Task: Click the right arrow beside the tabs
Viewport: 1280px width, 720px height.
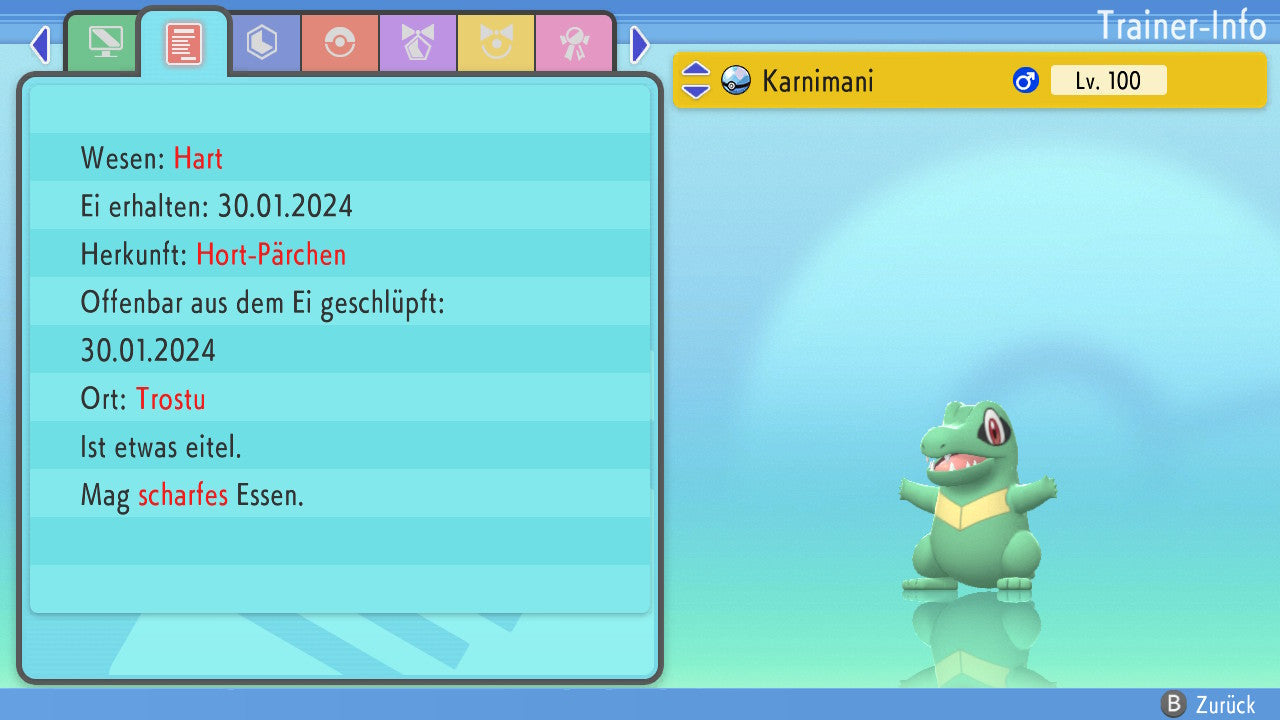Action: pos(640,44)
